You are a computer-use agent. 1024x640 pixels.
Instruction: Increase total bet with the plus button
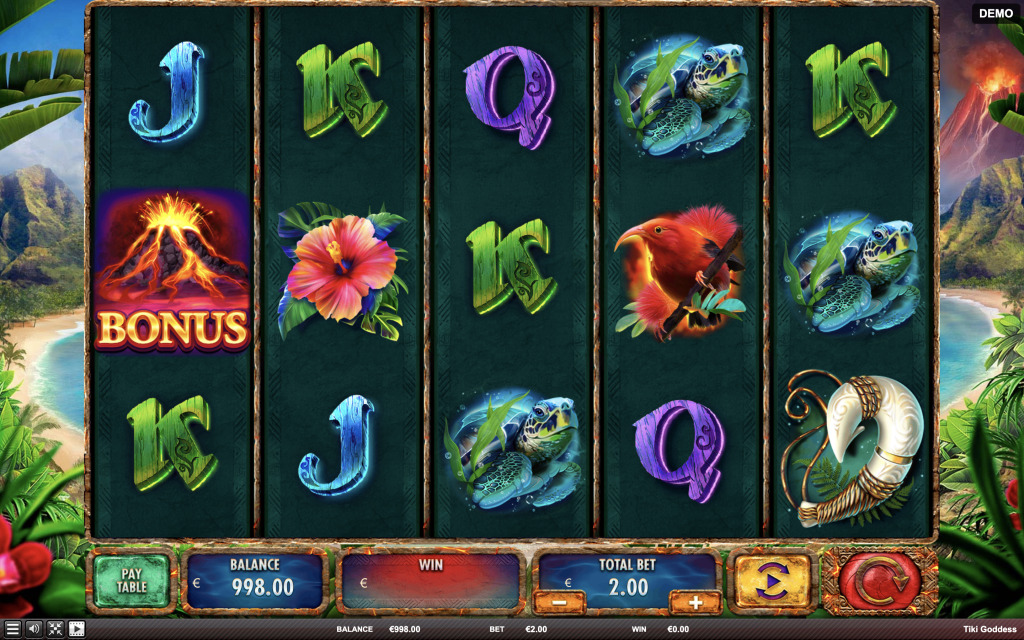[x=694, y=602]
